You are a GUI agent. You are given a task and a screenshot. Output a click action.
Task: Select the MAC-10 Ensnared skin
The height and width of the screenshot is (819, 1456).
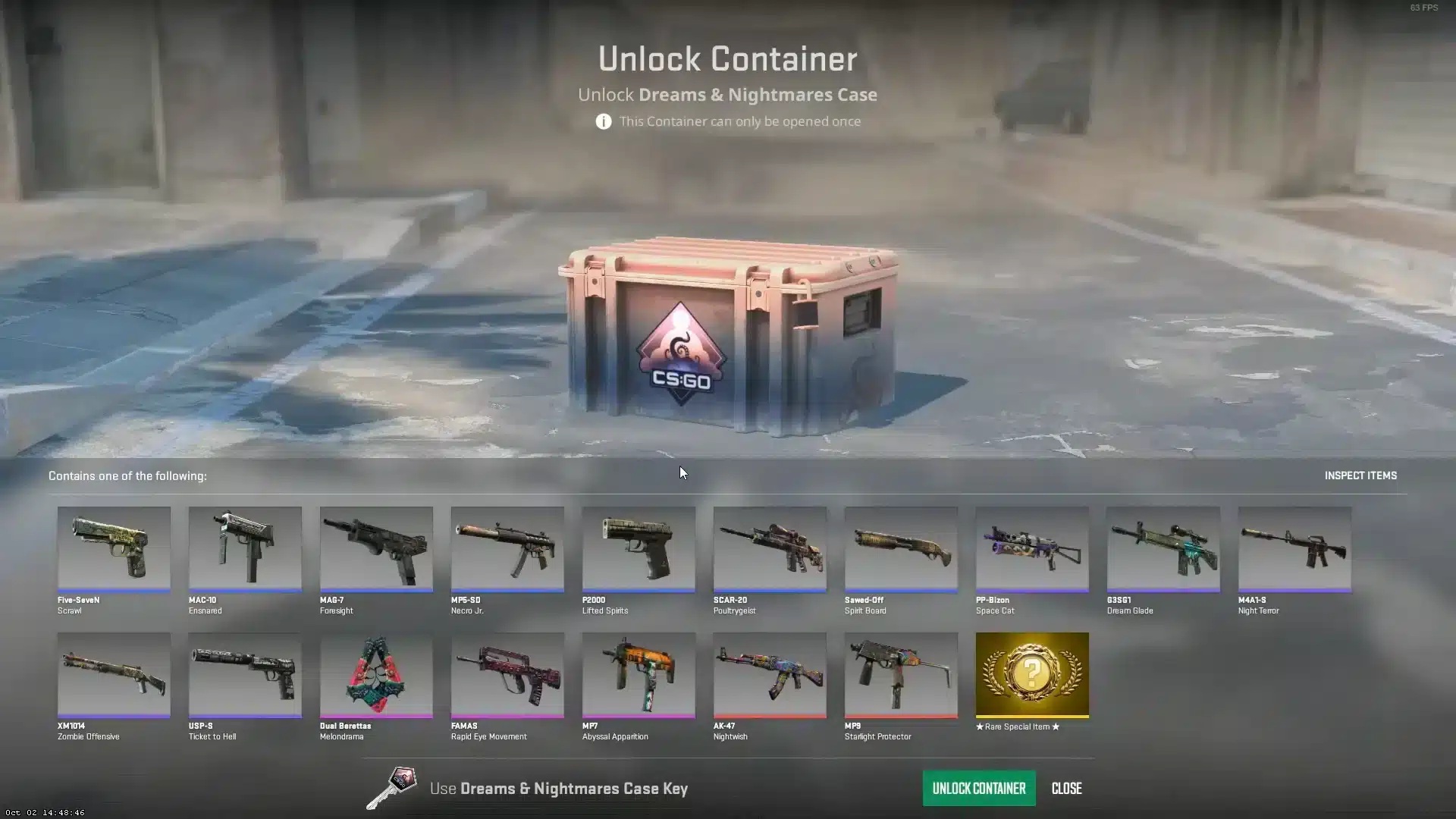tap(244, 549)
